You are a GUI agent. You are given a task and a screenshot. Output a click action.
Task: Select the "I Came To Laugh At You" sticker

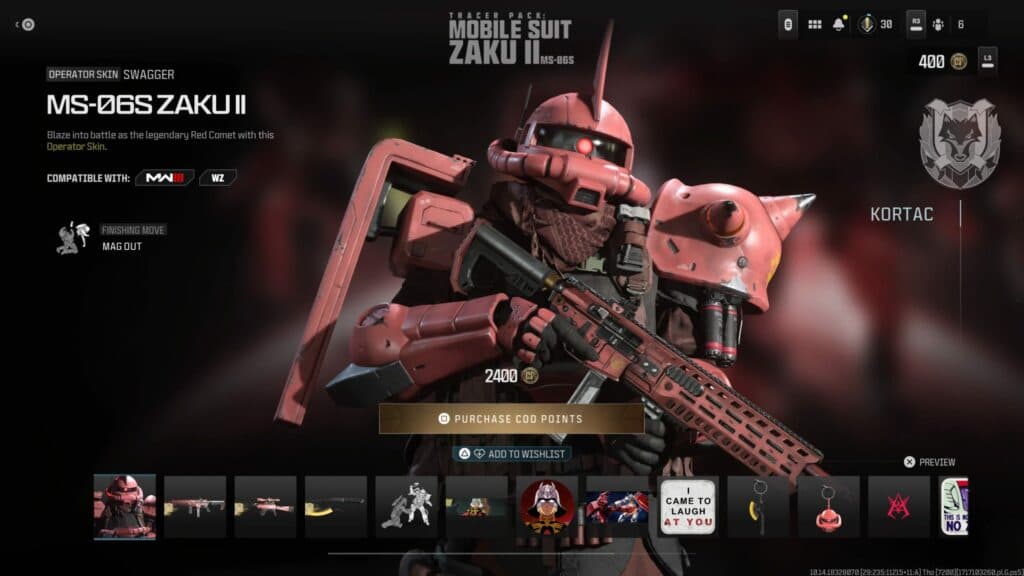688,506
